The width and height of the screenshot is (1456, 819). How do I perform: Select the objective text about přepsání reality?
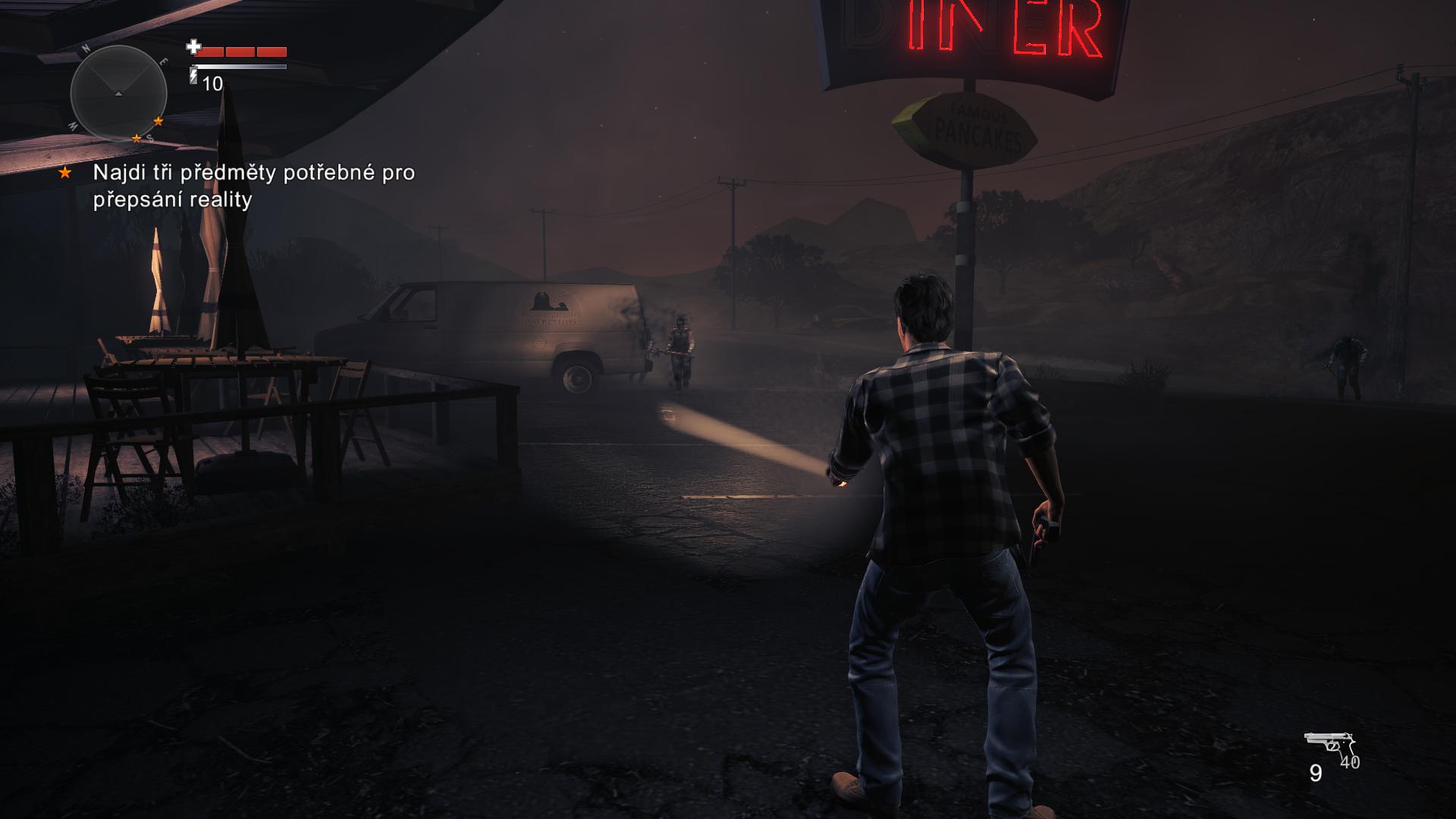point(253,186)
